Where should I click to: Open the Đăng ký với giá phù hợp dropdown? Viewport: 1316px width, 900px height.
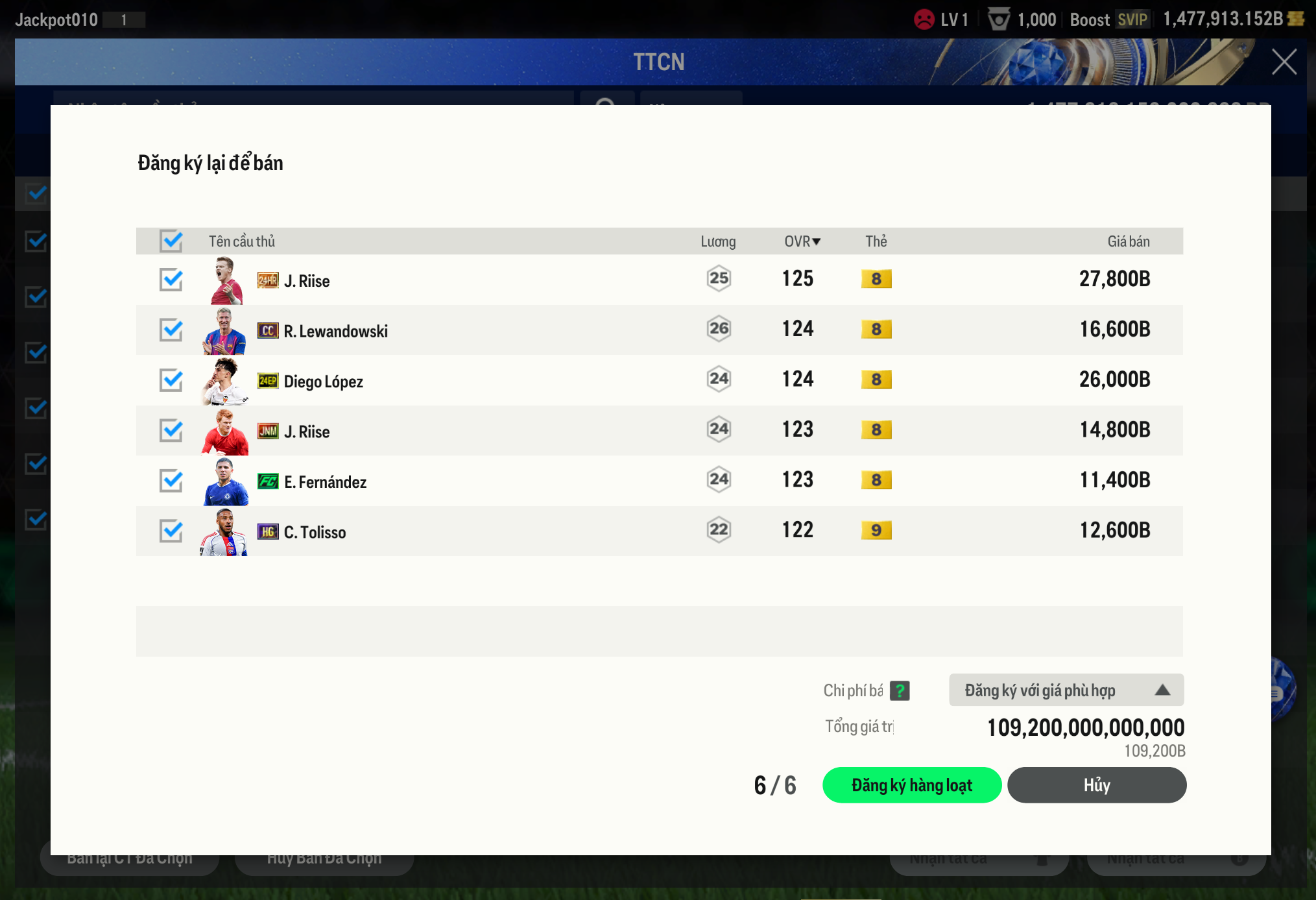point(1066,690)
